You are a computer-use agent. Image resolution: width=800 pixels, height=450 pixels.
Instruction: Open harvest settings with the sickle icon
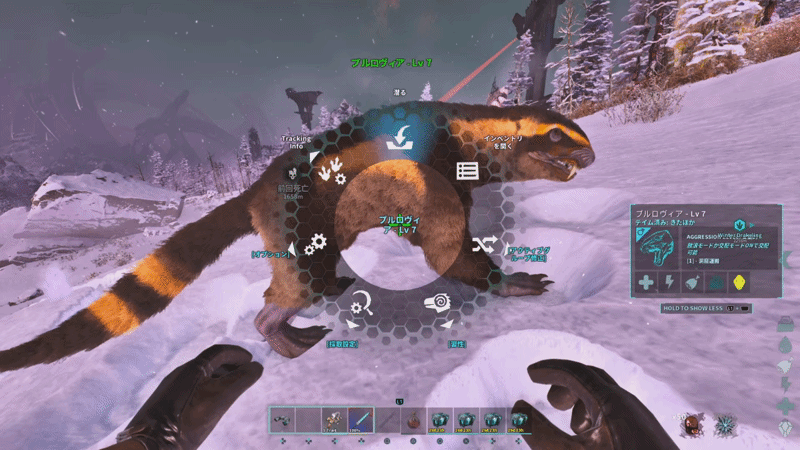click(362, 303)
